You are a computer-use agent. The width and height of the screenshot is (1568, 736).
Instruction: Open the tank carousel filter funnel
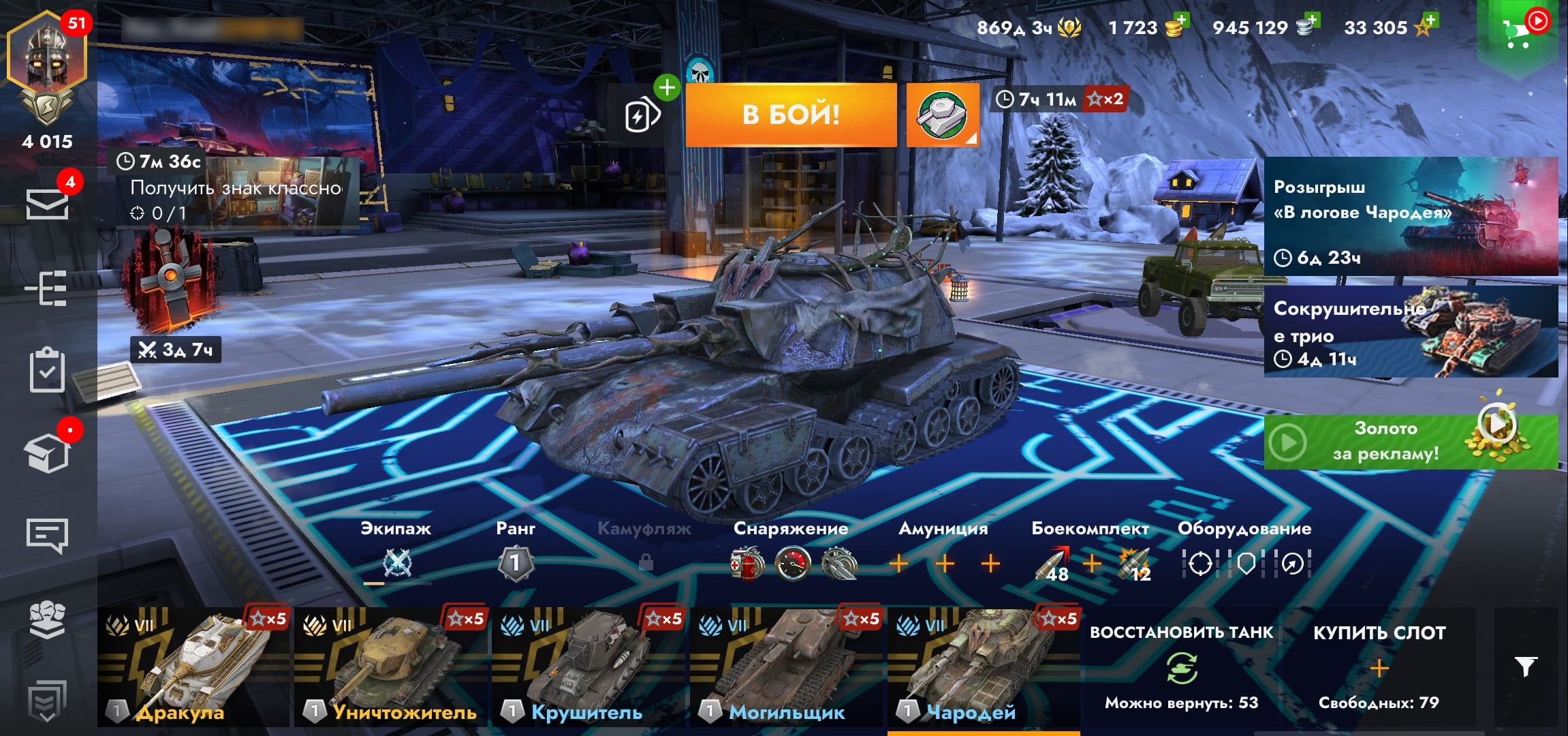coord(1526,666)
